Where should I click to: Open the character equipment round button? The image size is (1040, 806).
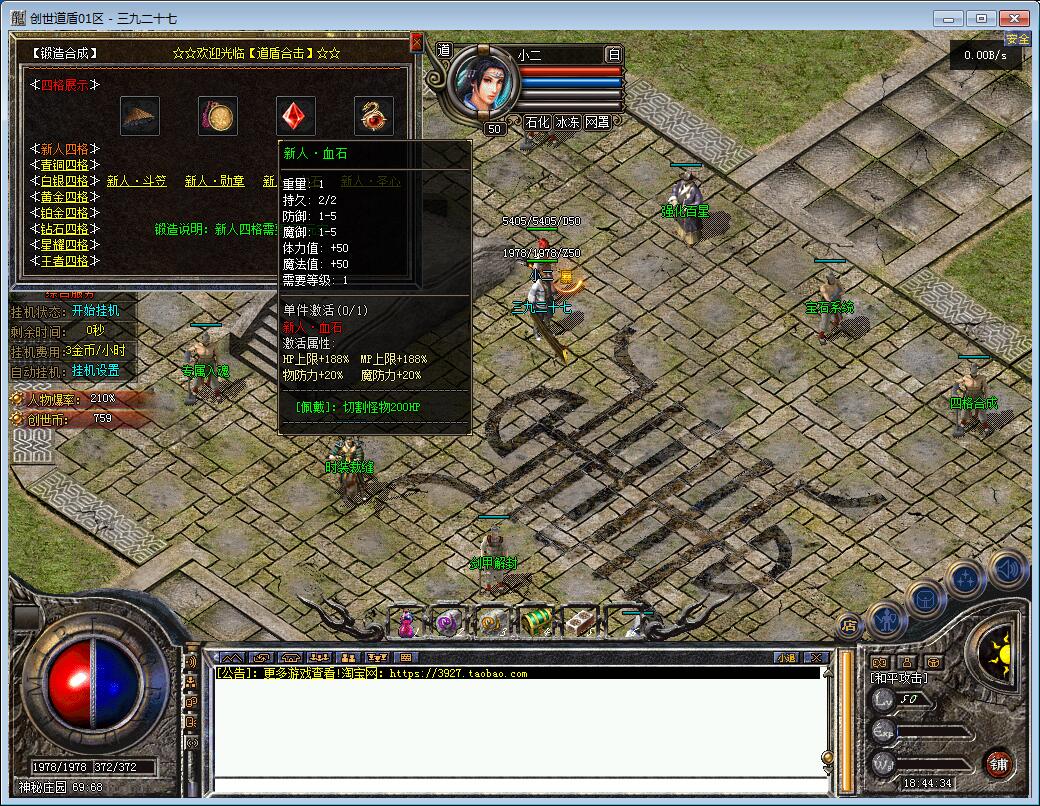[x=886, y=620]
